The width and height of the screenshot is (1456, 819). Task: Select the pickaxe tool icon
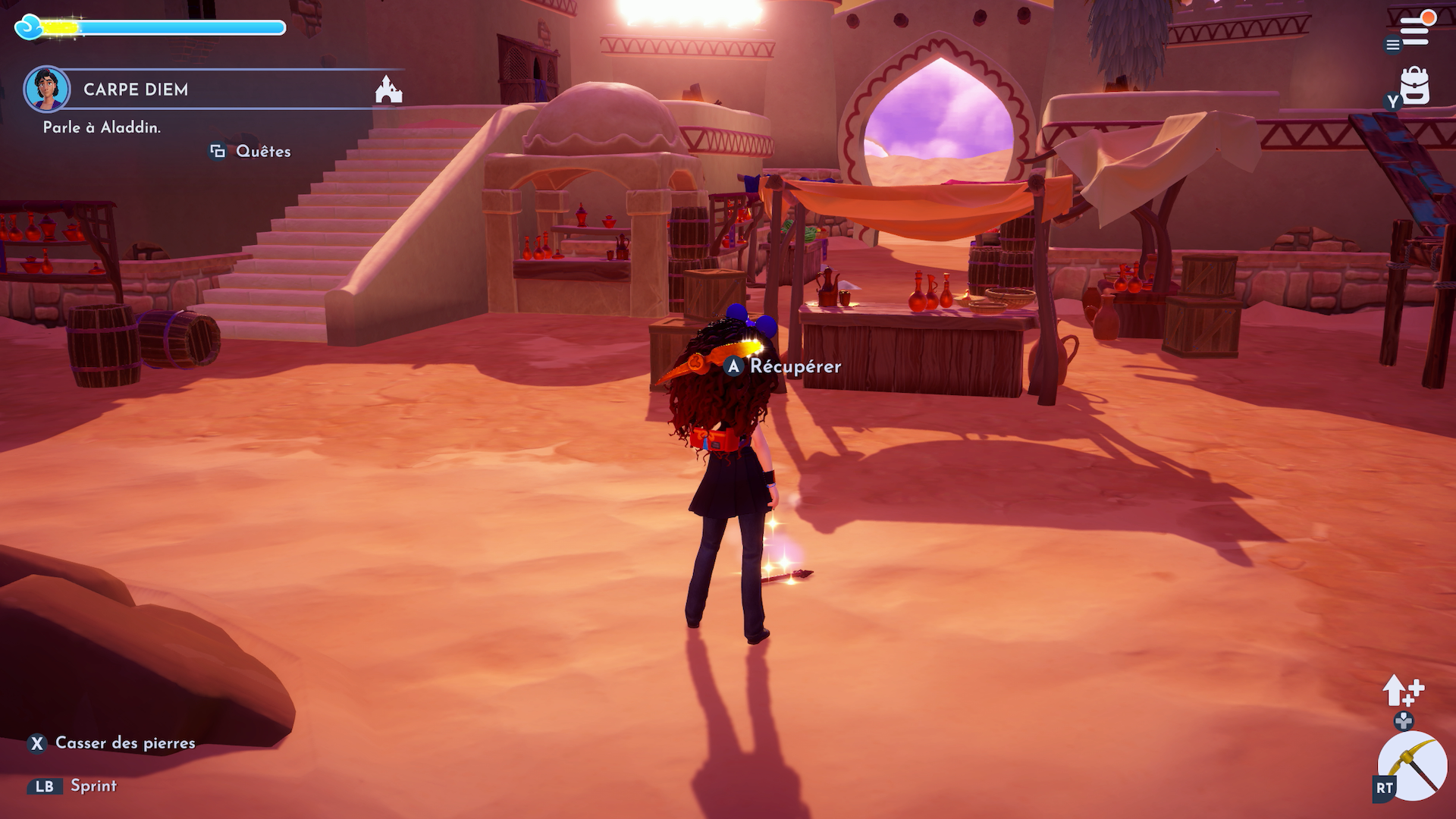click(1414, 766)
